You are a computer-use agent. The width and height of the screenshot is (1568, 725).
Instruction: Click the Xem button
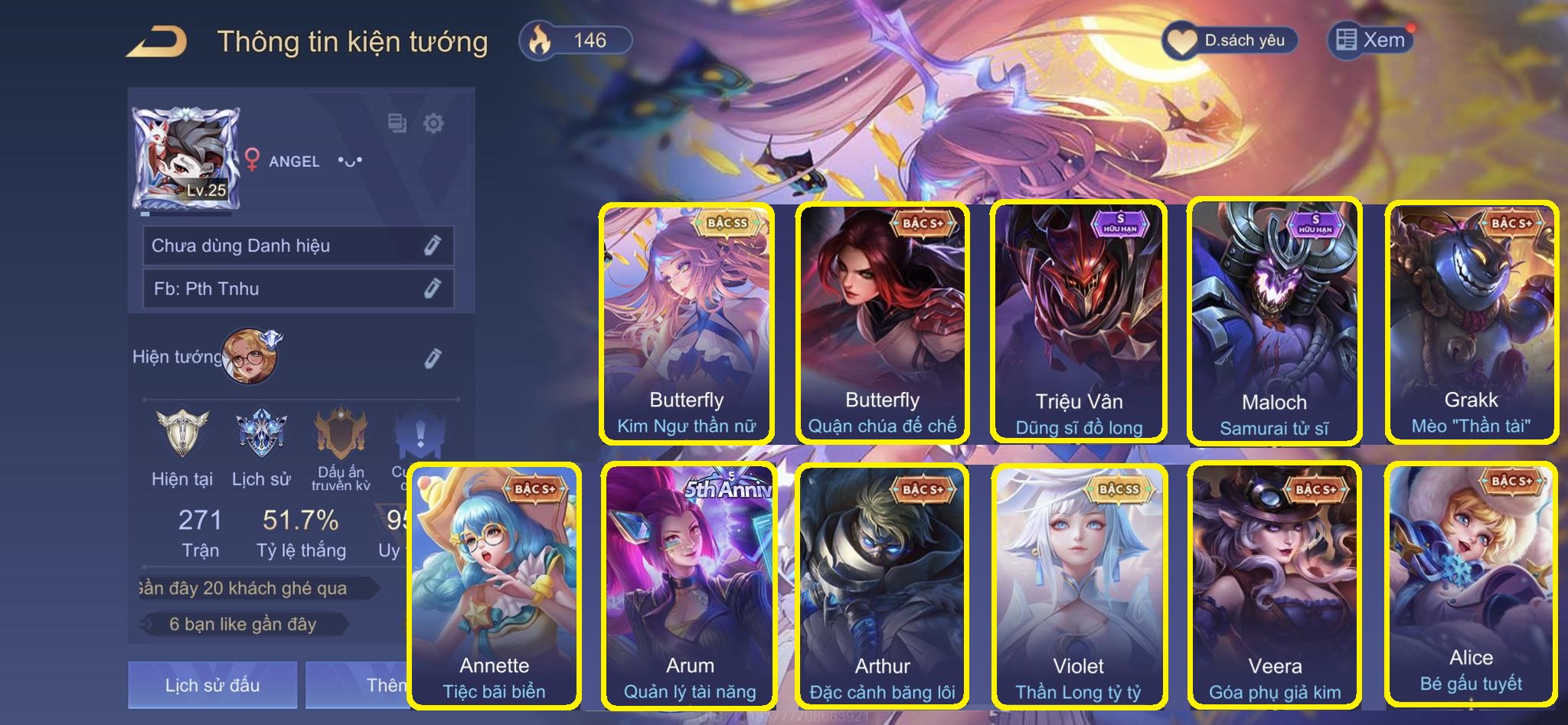coord(1370,40)
